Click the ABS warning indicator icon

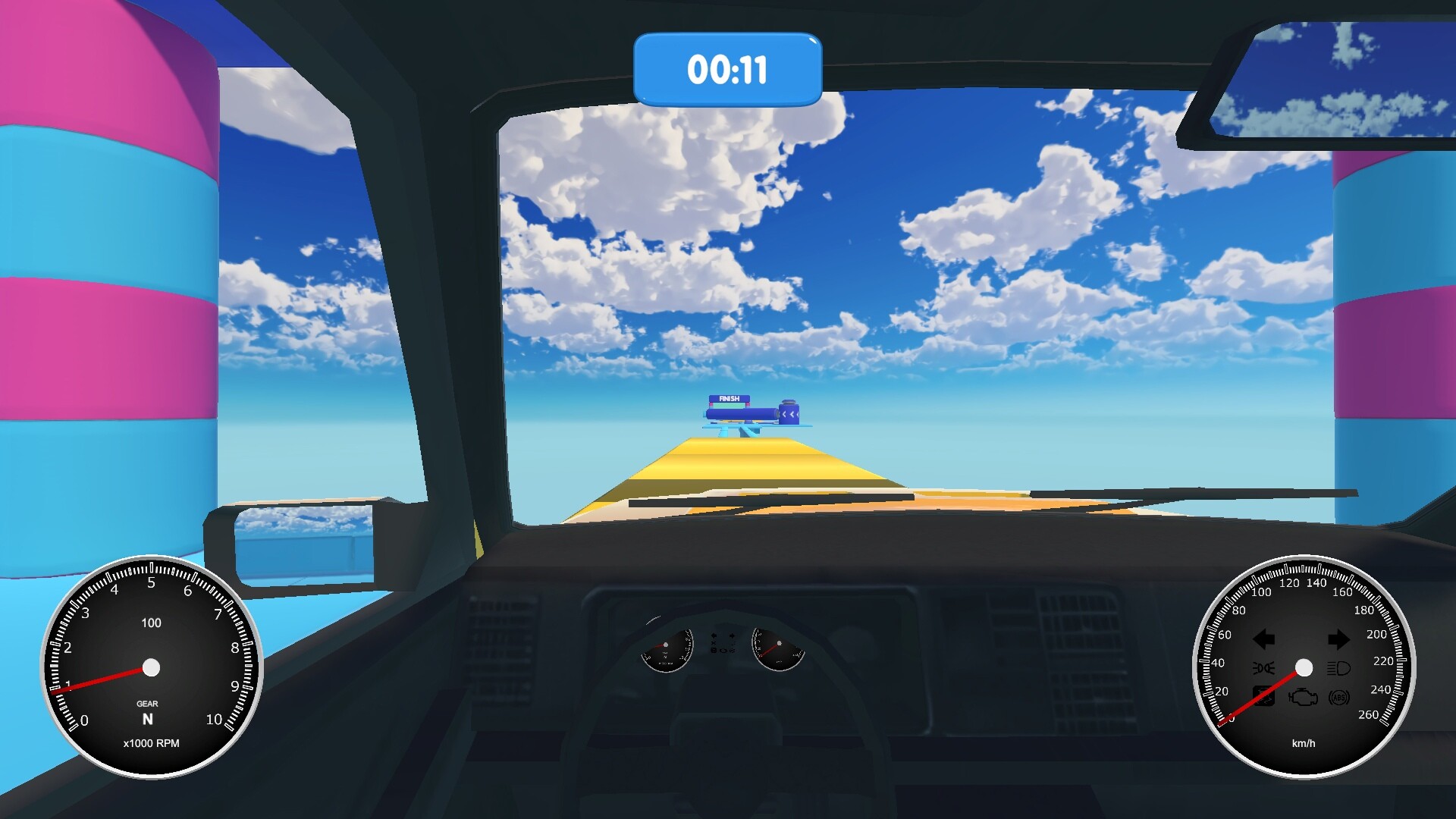click(1339, 697)
